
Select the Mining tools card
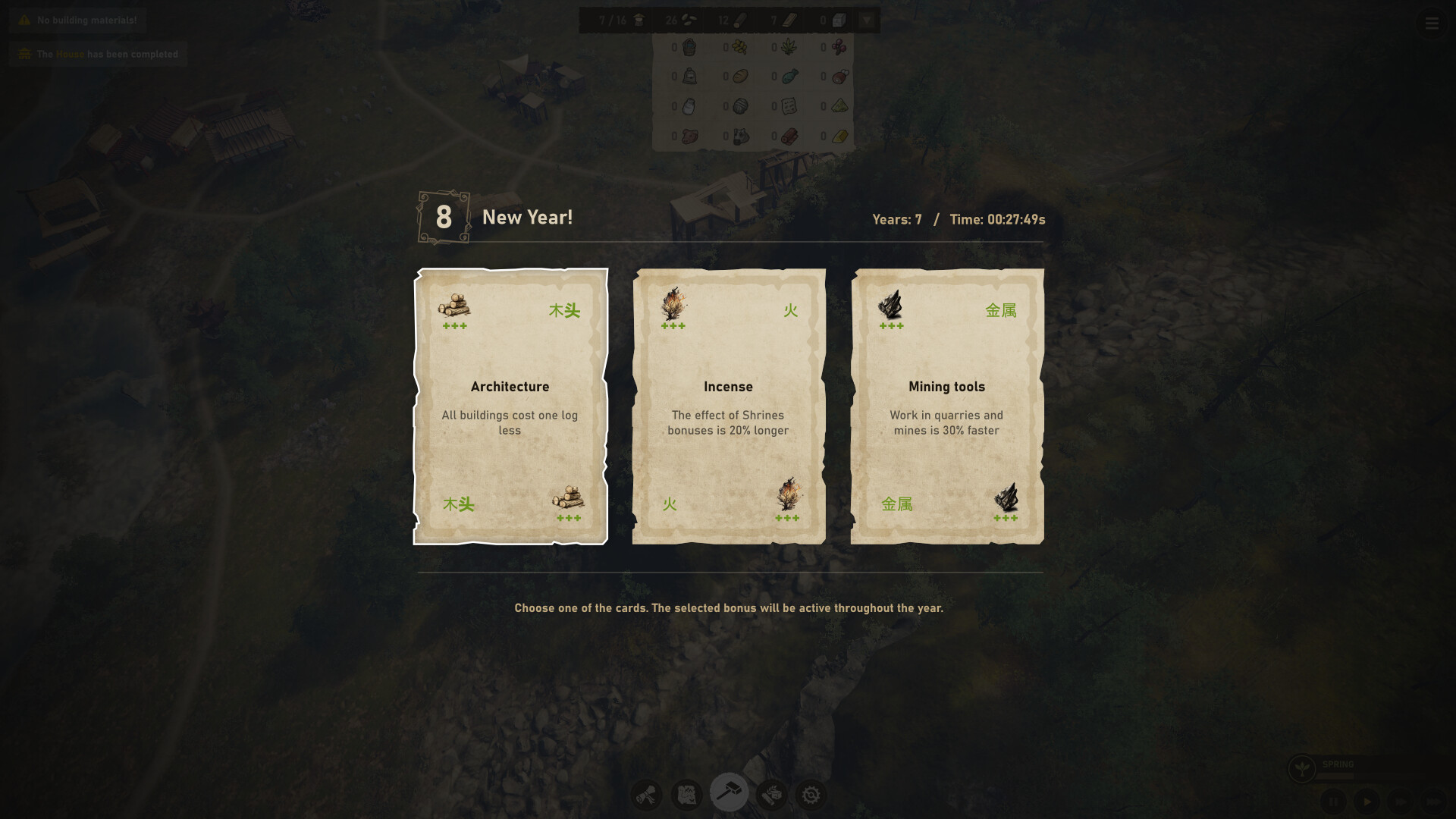click(x=947, y=407)
